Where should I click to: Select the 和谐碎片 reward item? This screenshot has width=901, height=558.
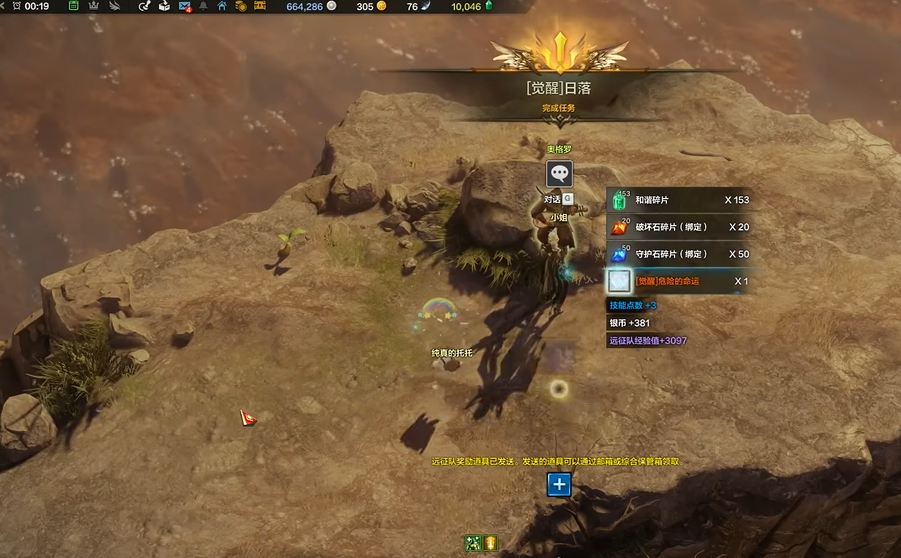point(680,200)
